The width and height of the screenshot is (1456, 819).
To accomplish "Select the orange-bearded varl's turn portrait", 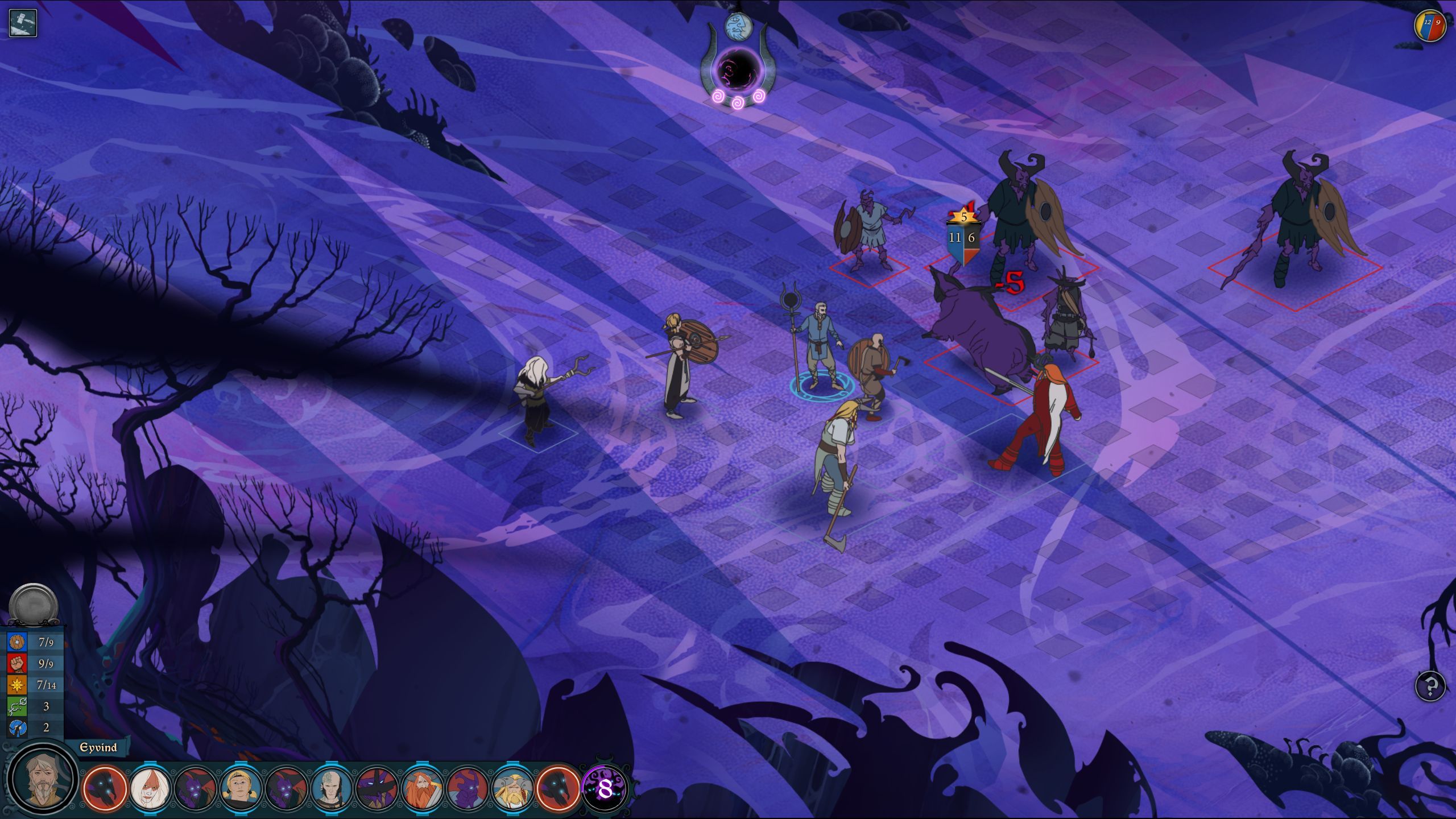I will (x=422, y=788).
